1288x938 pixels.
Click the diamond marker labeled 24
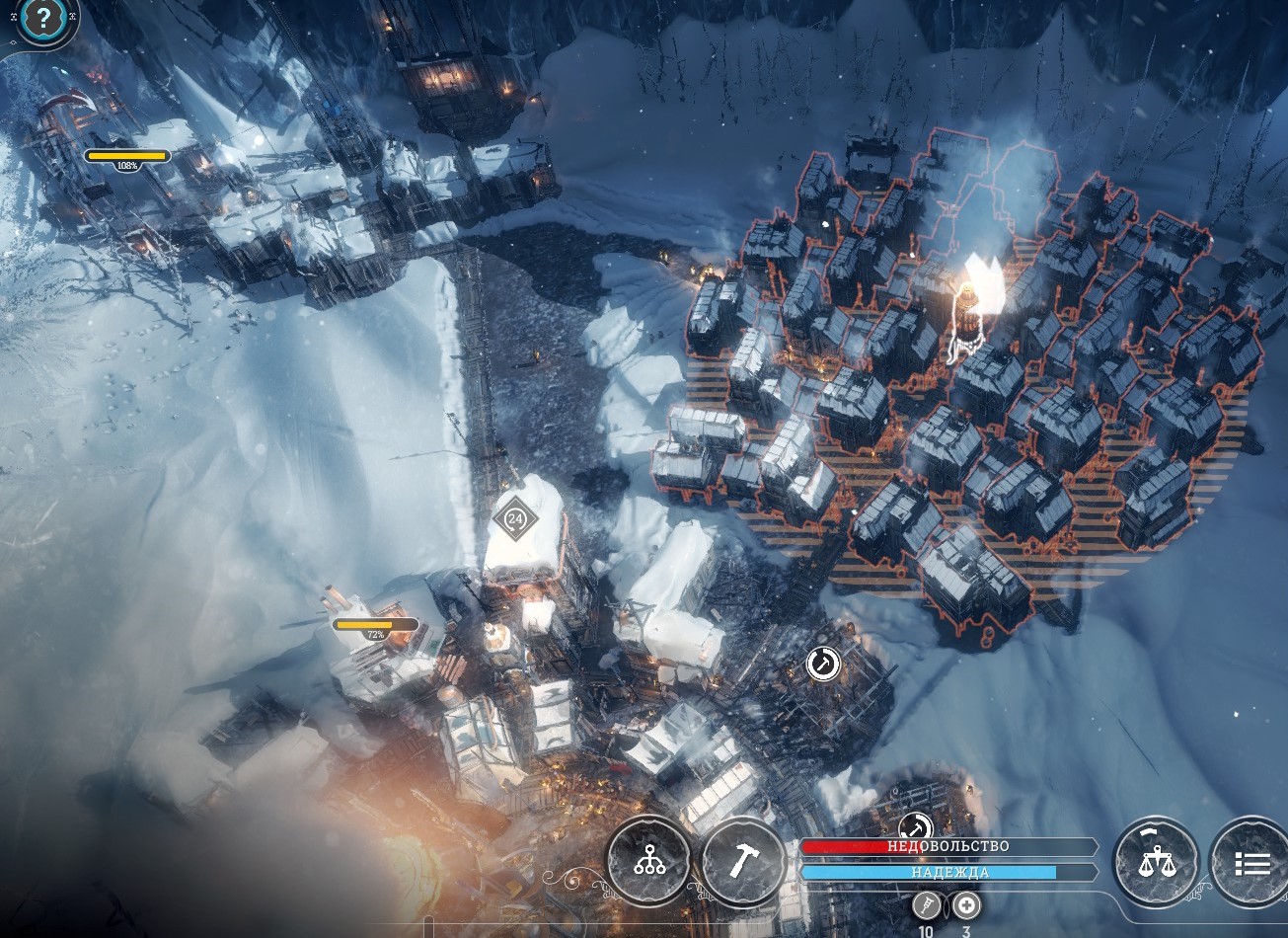[514, 517]
